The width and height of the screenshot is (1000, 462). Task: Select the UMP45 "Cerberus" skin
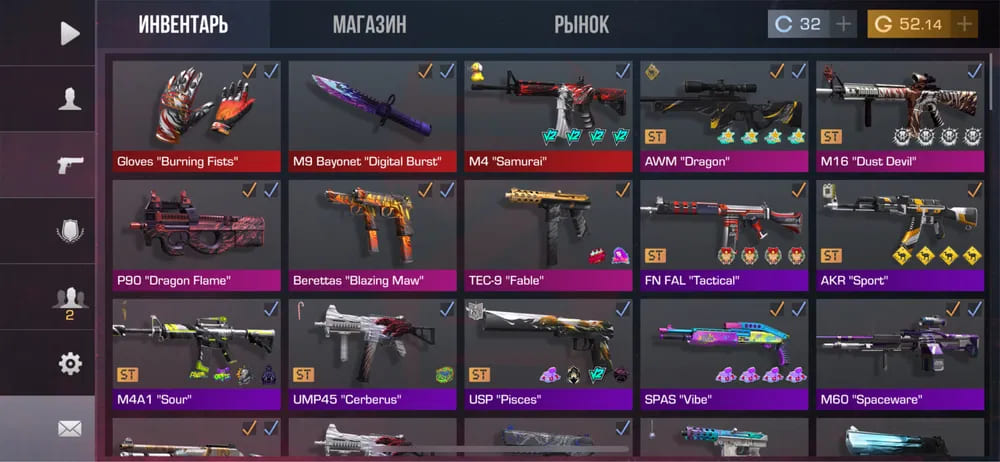tap(372, 355)
